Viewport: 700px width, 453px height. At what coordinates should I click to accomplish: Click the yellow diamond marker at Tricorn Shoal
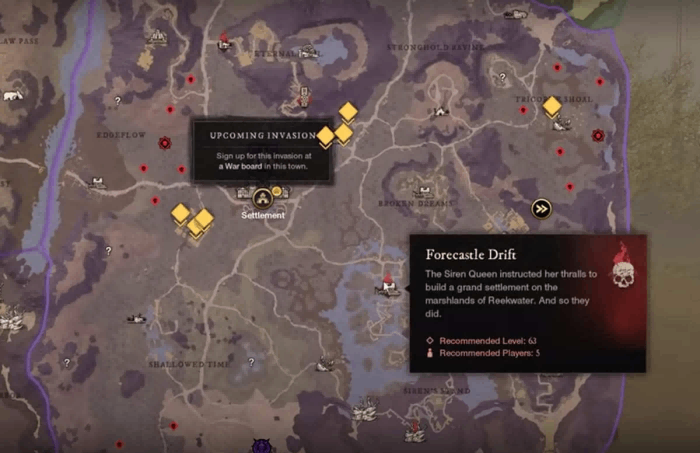pyautogui.click(x=551, y=105)
